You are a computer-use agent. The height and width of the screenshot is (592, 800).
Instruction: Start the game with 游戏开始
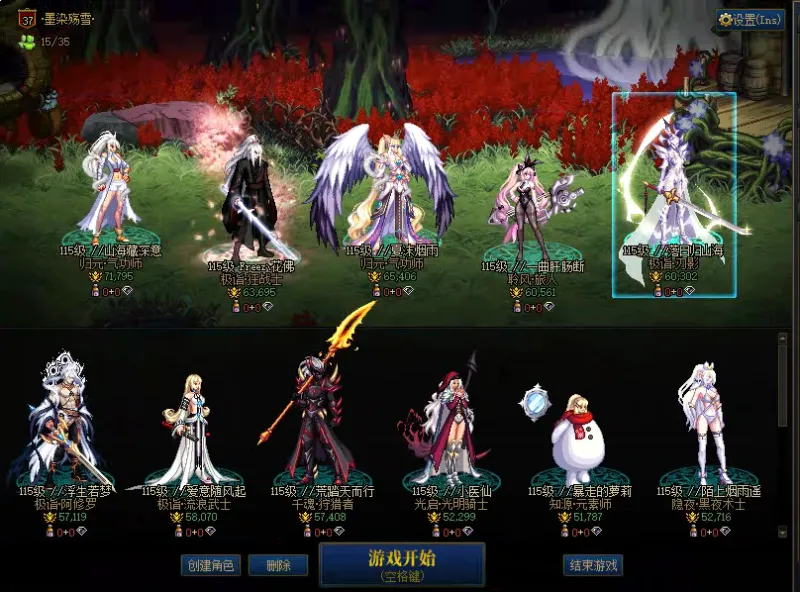click(402, 563)
